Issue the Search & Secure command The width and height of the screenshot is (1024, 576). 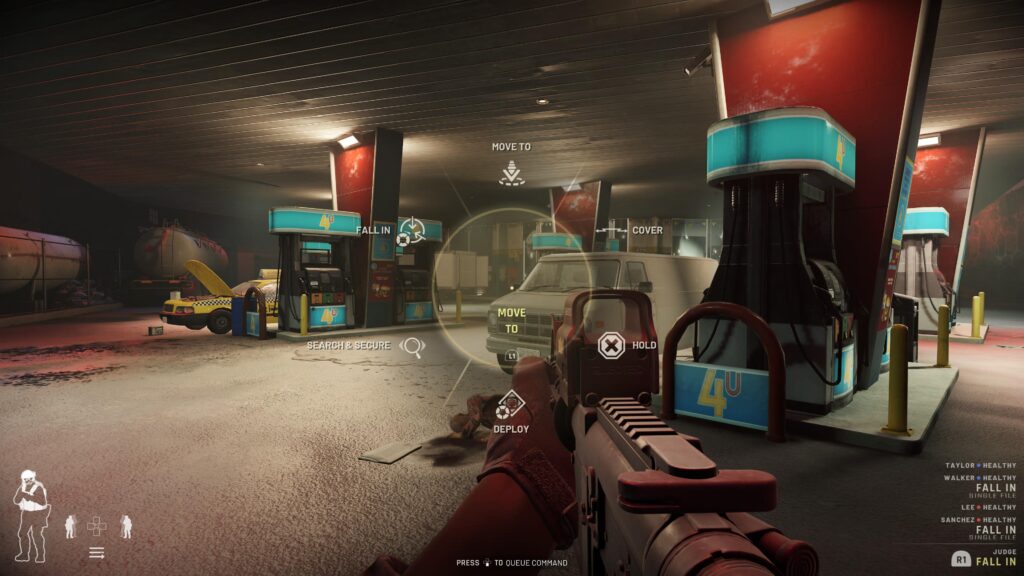coord(411,346)
